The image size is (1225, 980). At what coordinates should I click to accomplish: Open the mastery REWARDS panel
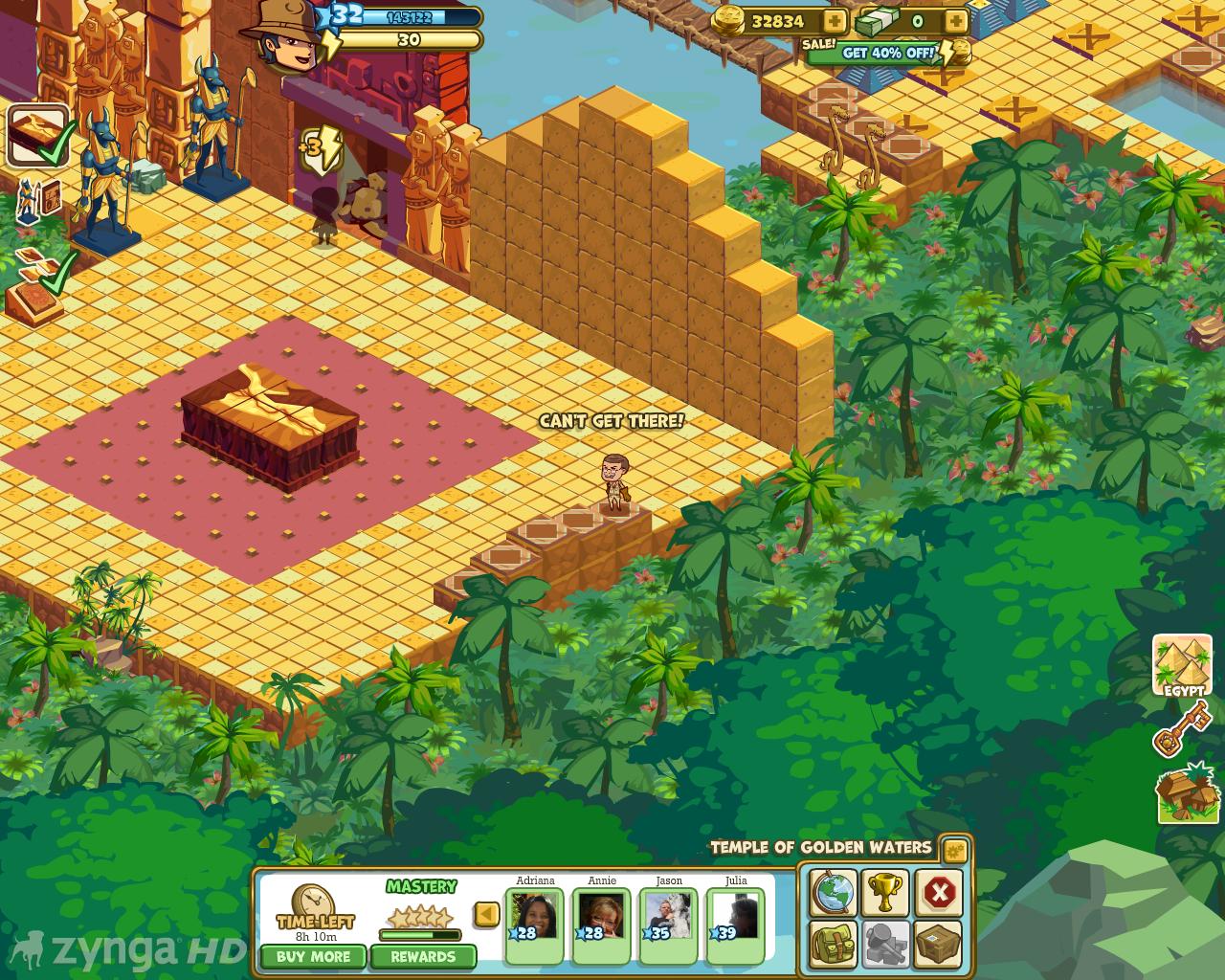click(422, 956)
